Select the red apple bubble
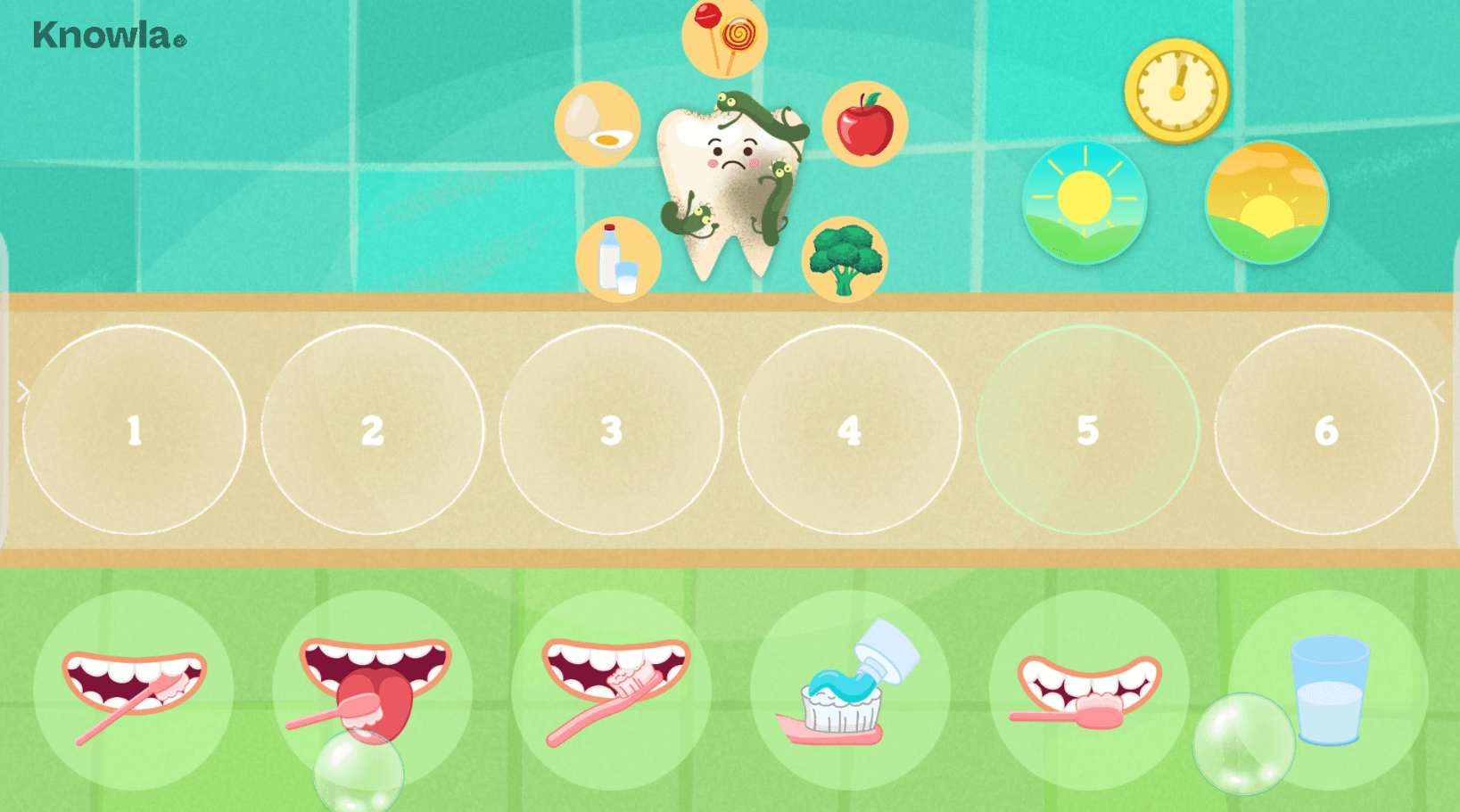Image resolution: width=1460 pixels, height=812 pixels. [864, 125]
